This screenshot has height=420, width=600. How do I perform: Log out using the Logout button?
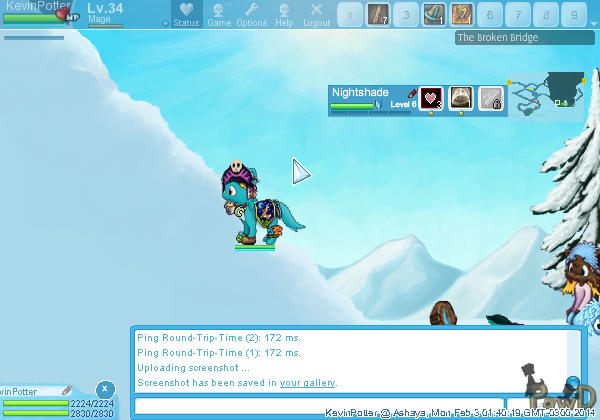coord(316,14)
